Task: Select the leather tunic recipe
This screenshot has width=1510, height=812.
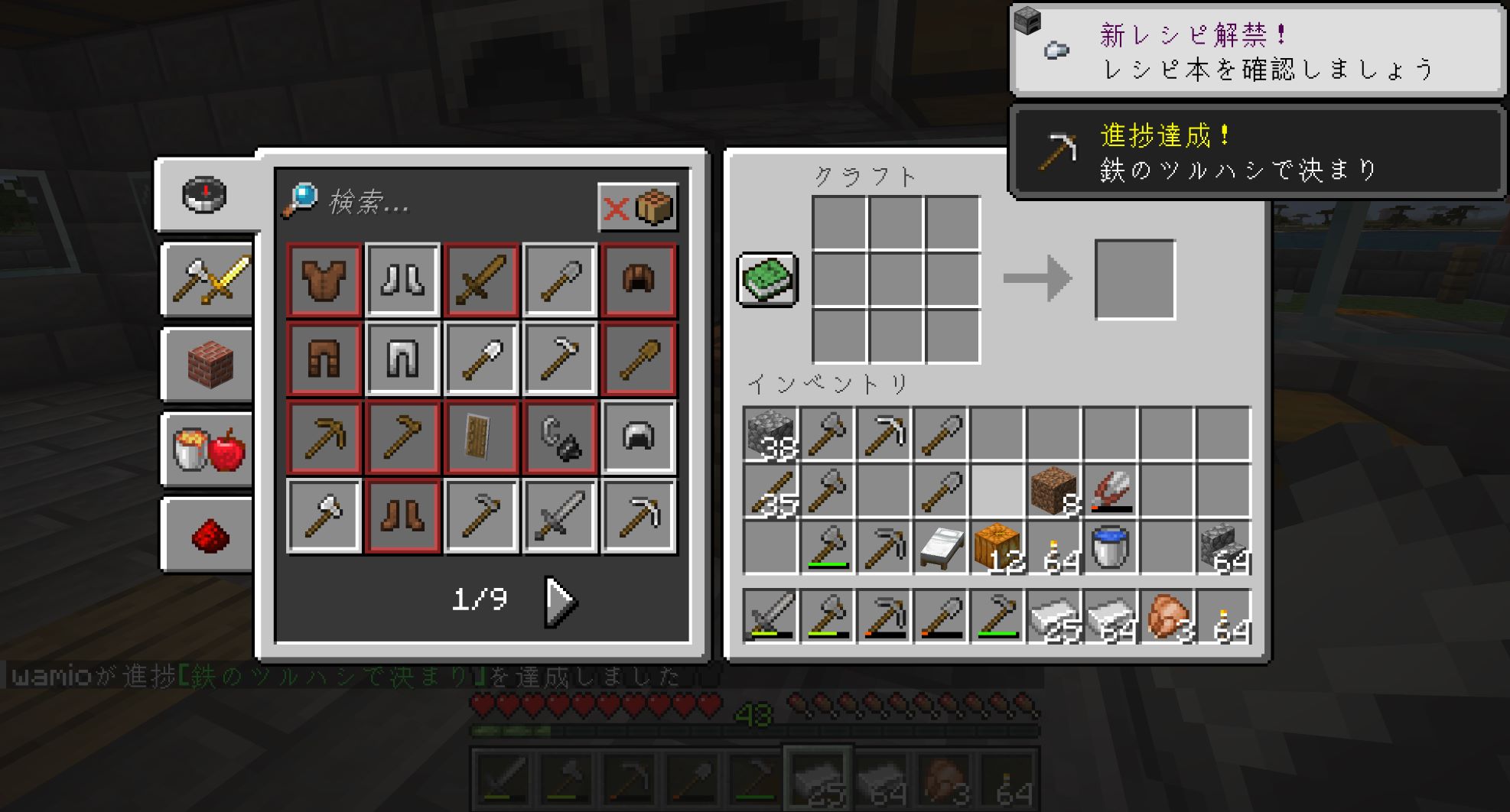Action: coord(324,280)
